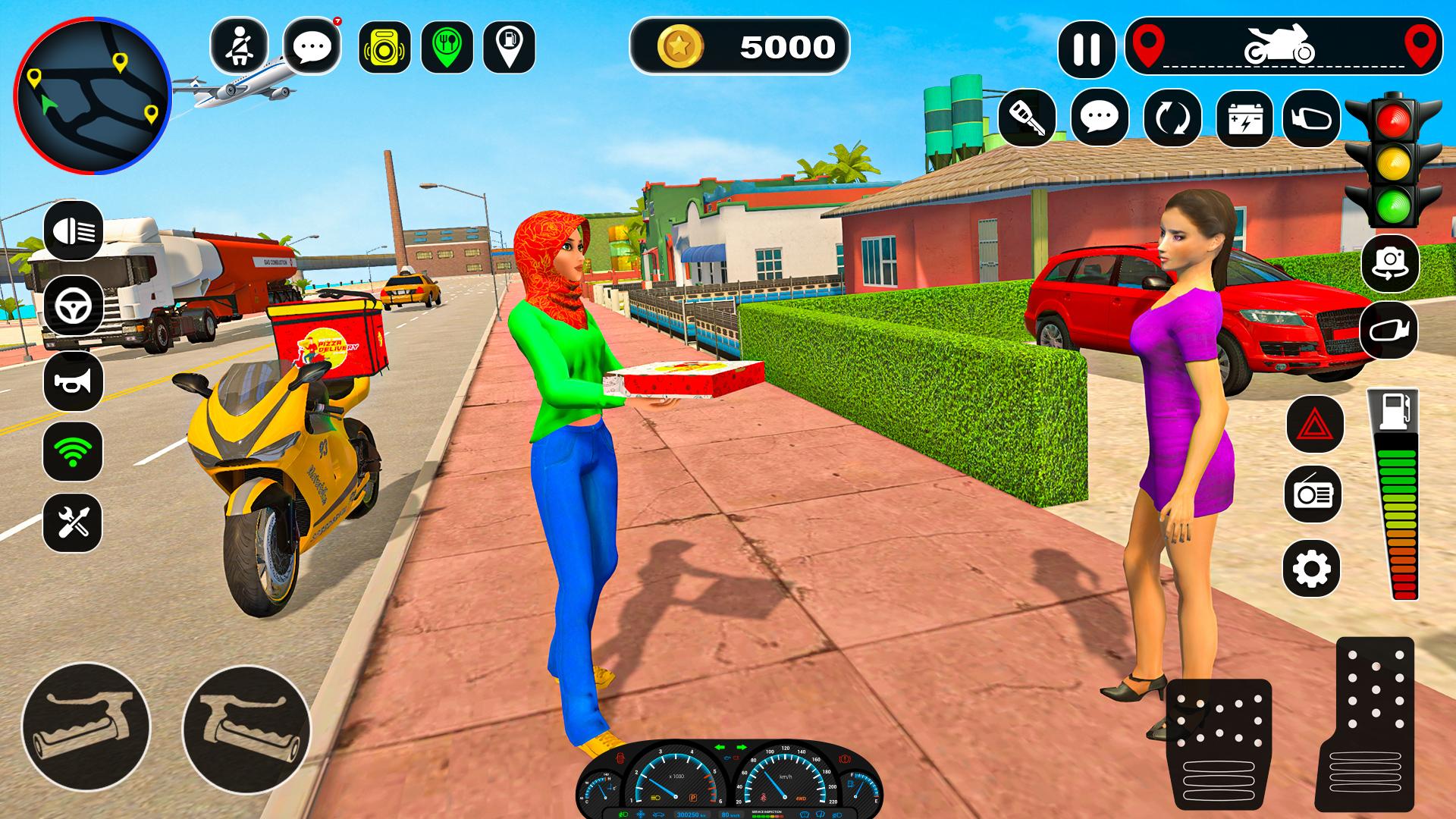Open the chat bubble with notification badge
Image resolution: width=1456 pixels, height=819 pixels.
pyautogui.click(x=312, y=47)
